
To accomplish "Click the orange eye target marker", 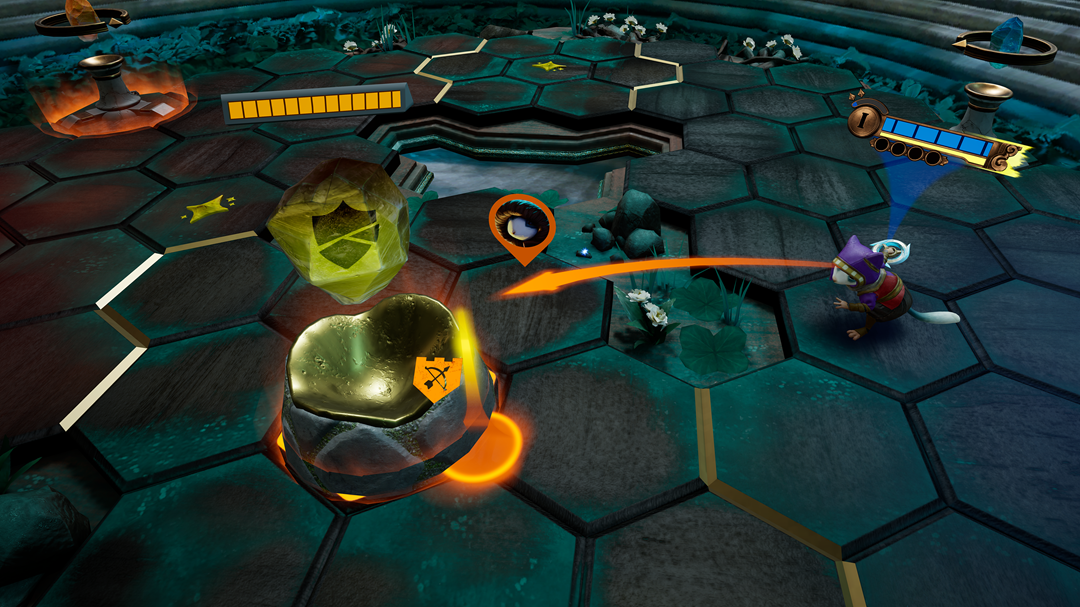I will (521, 224).
